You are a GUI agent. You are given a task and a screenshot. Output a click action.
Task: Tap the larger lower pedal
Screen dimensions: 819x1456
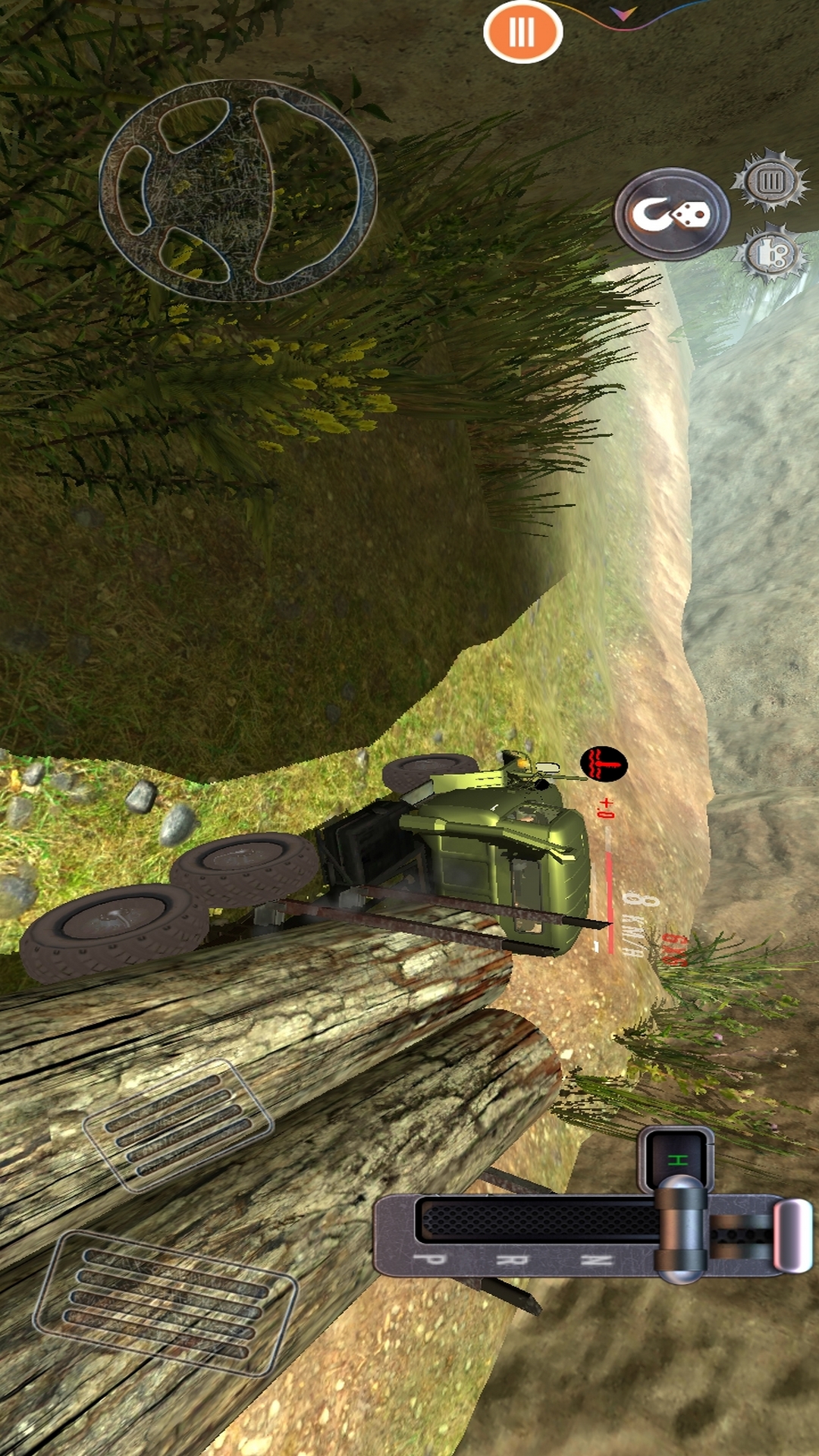[x=165, y=1303]
